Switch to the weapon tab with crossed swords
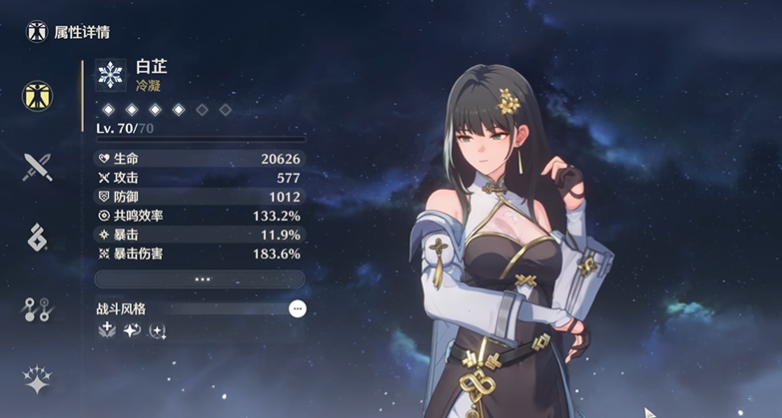782x418 pixels. pos(37,165)
